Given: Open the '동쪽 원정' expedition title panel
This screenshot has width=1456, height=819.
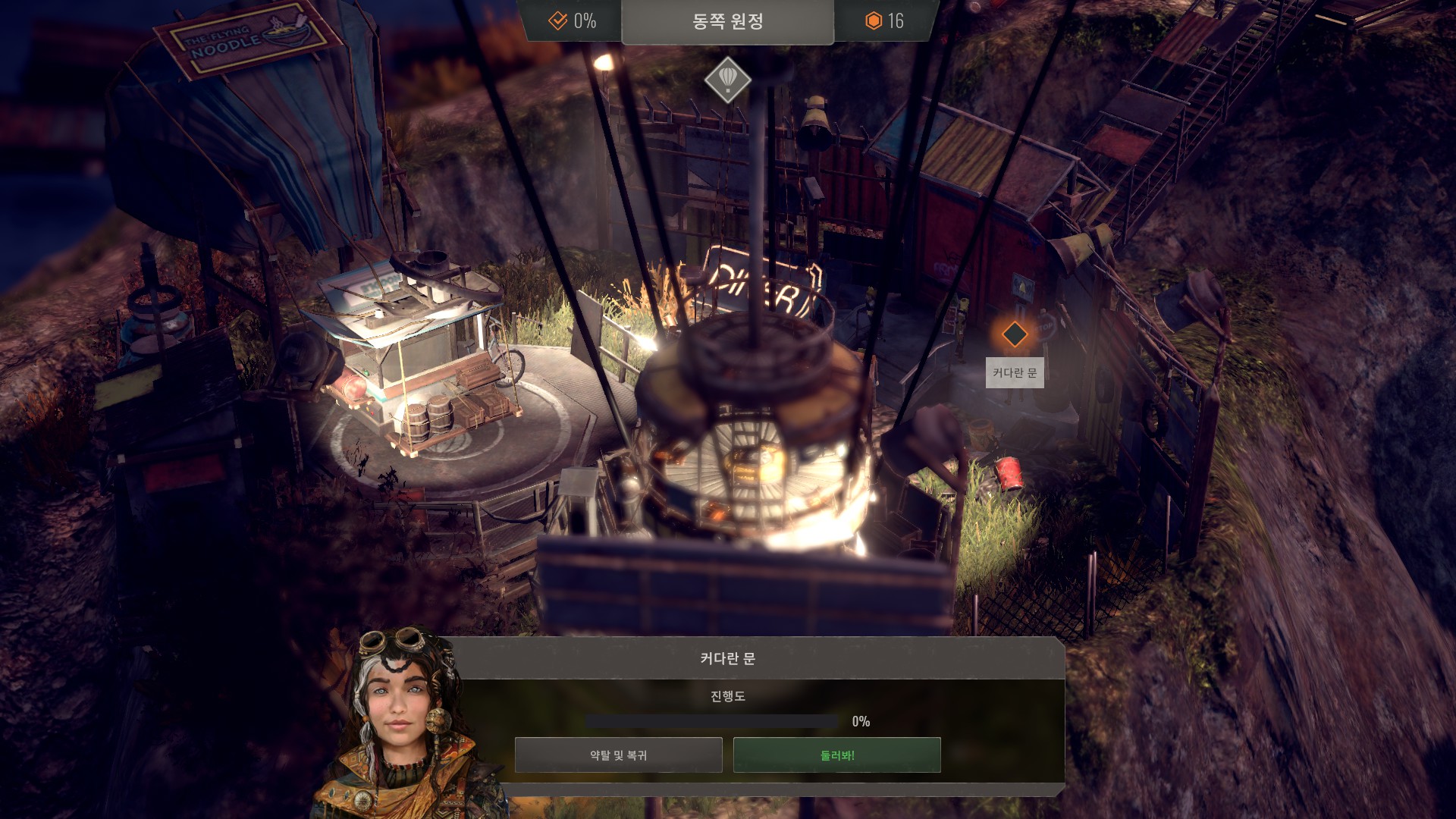Looking at the screenshot, I should [727, 21].
